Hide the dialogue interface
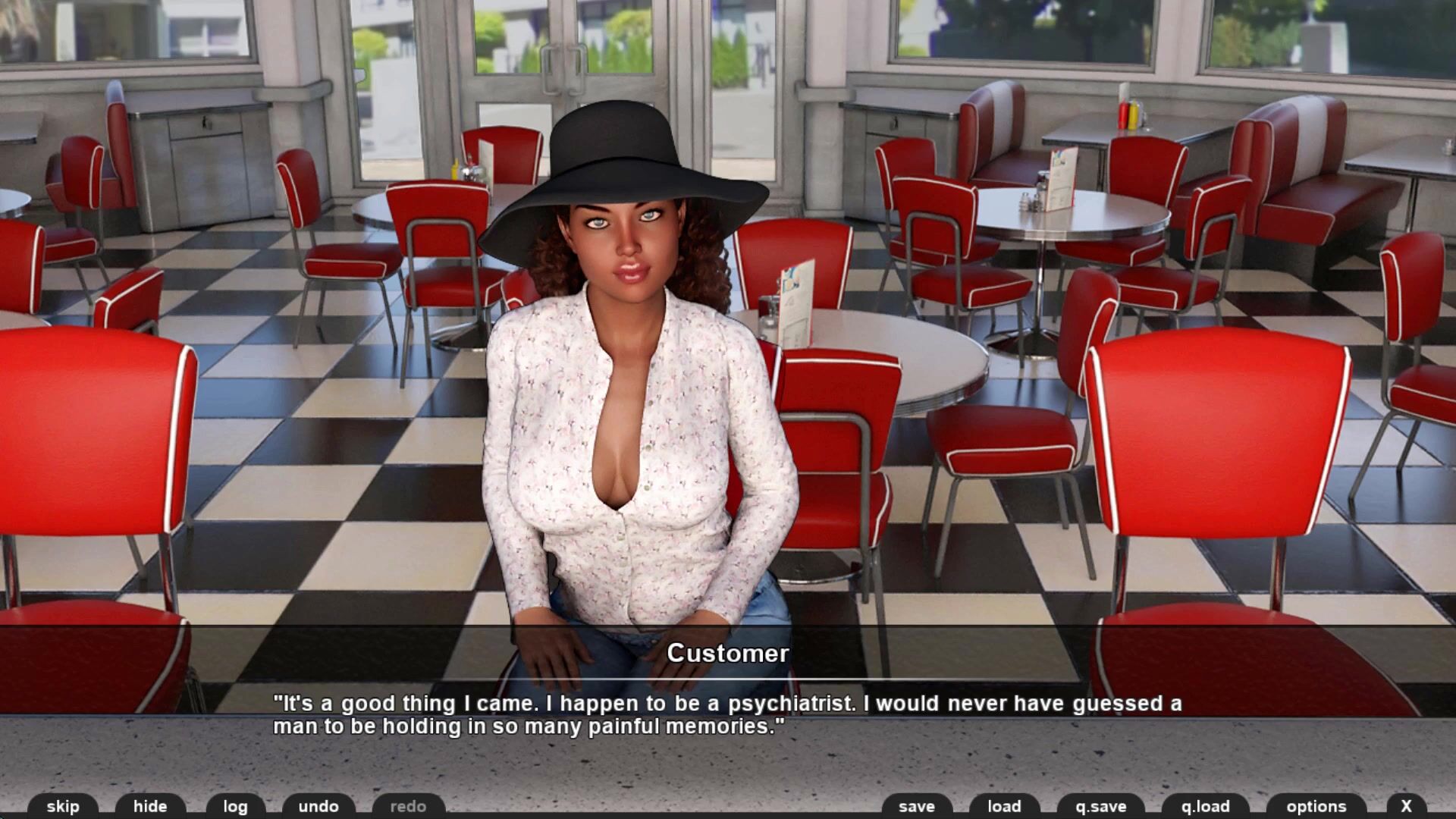Screen dimensions: 1456x819 click(150, 806)
